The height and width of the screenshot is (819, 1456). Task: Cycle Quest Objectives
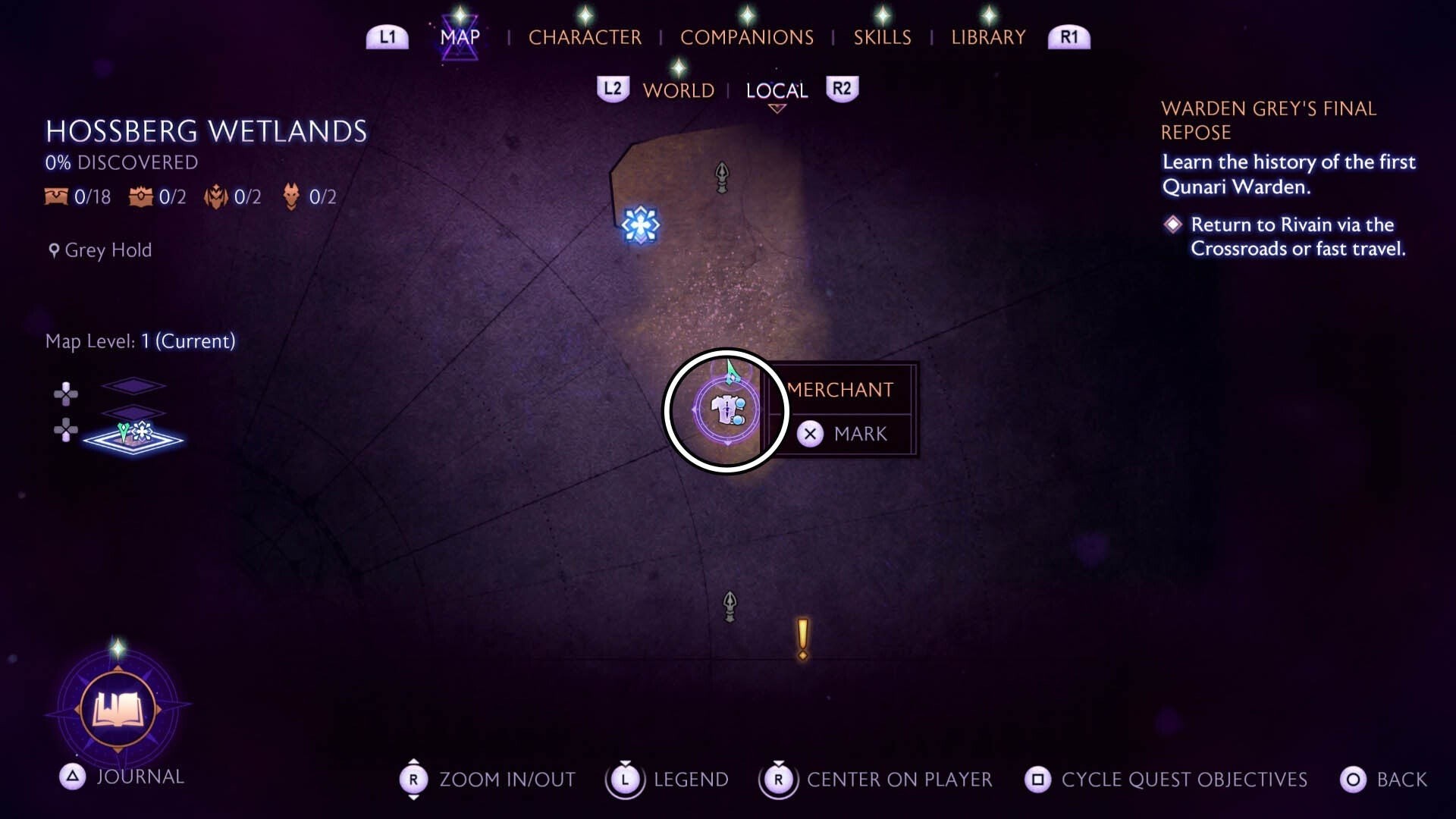pyautogui.click(x=1166, y=780)
